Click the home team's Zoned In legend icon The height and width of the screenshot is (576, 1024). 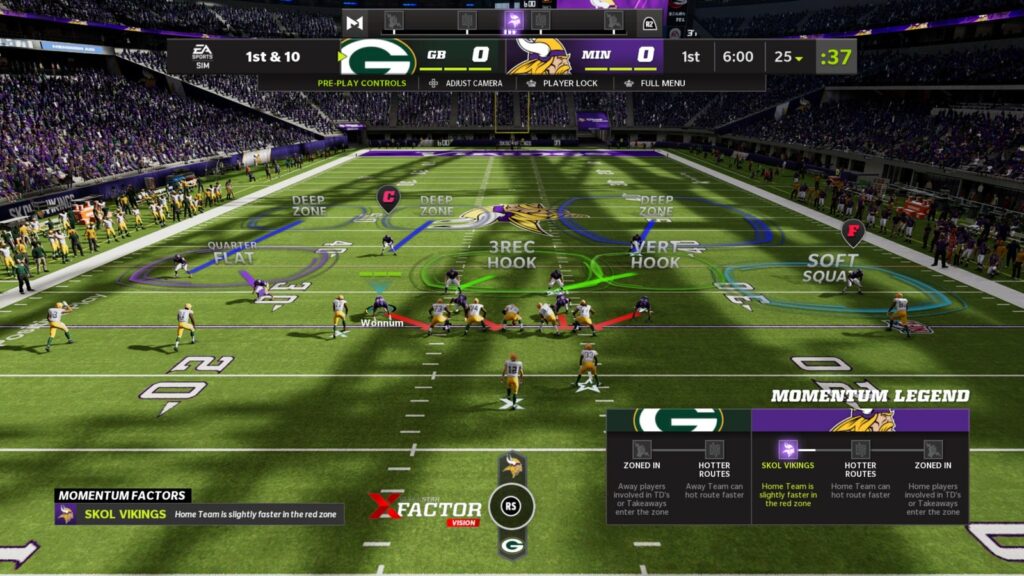(933, 450)
